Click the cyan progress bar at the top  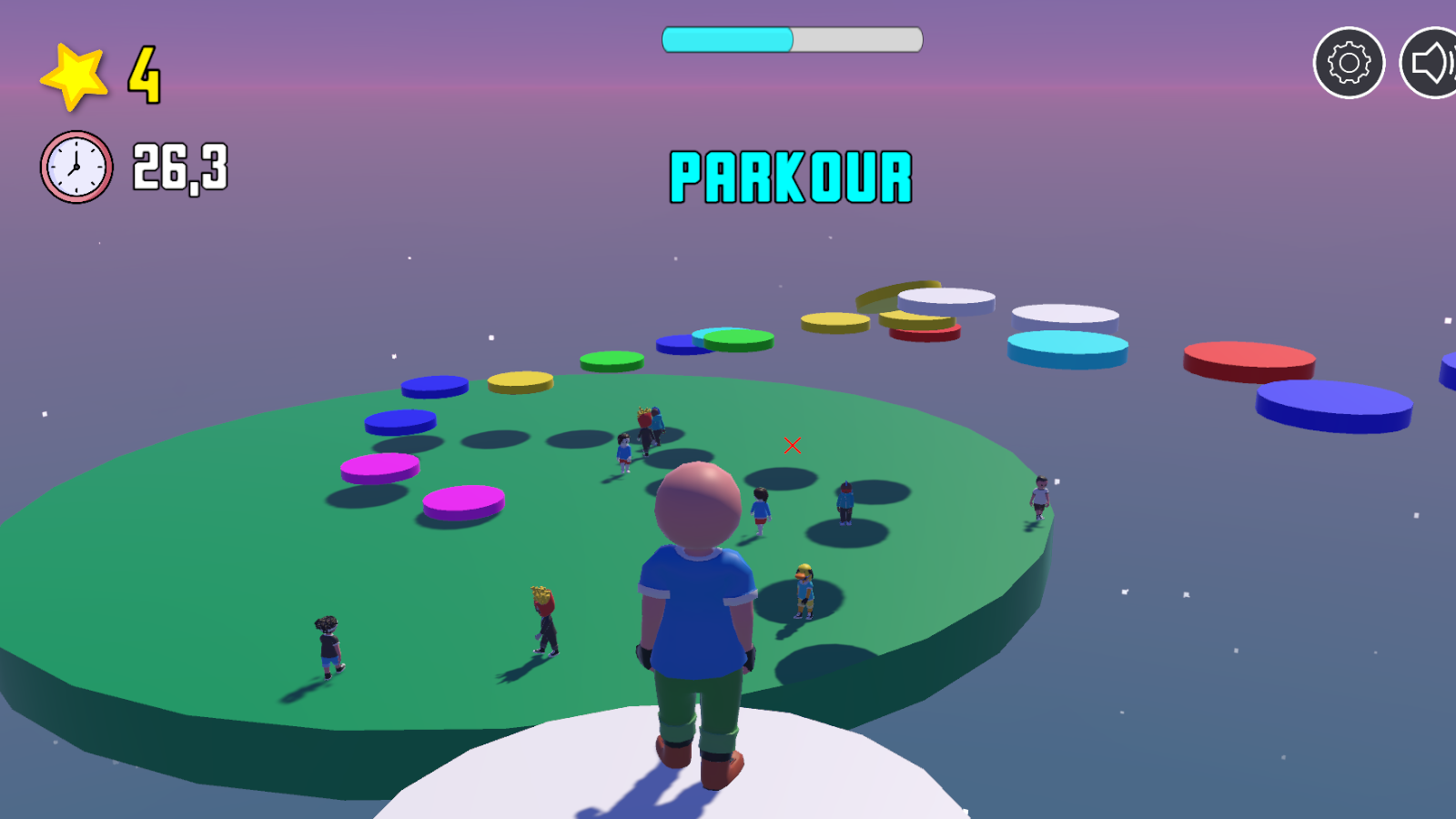tap(728, 38)
